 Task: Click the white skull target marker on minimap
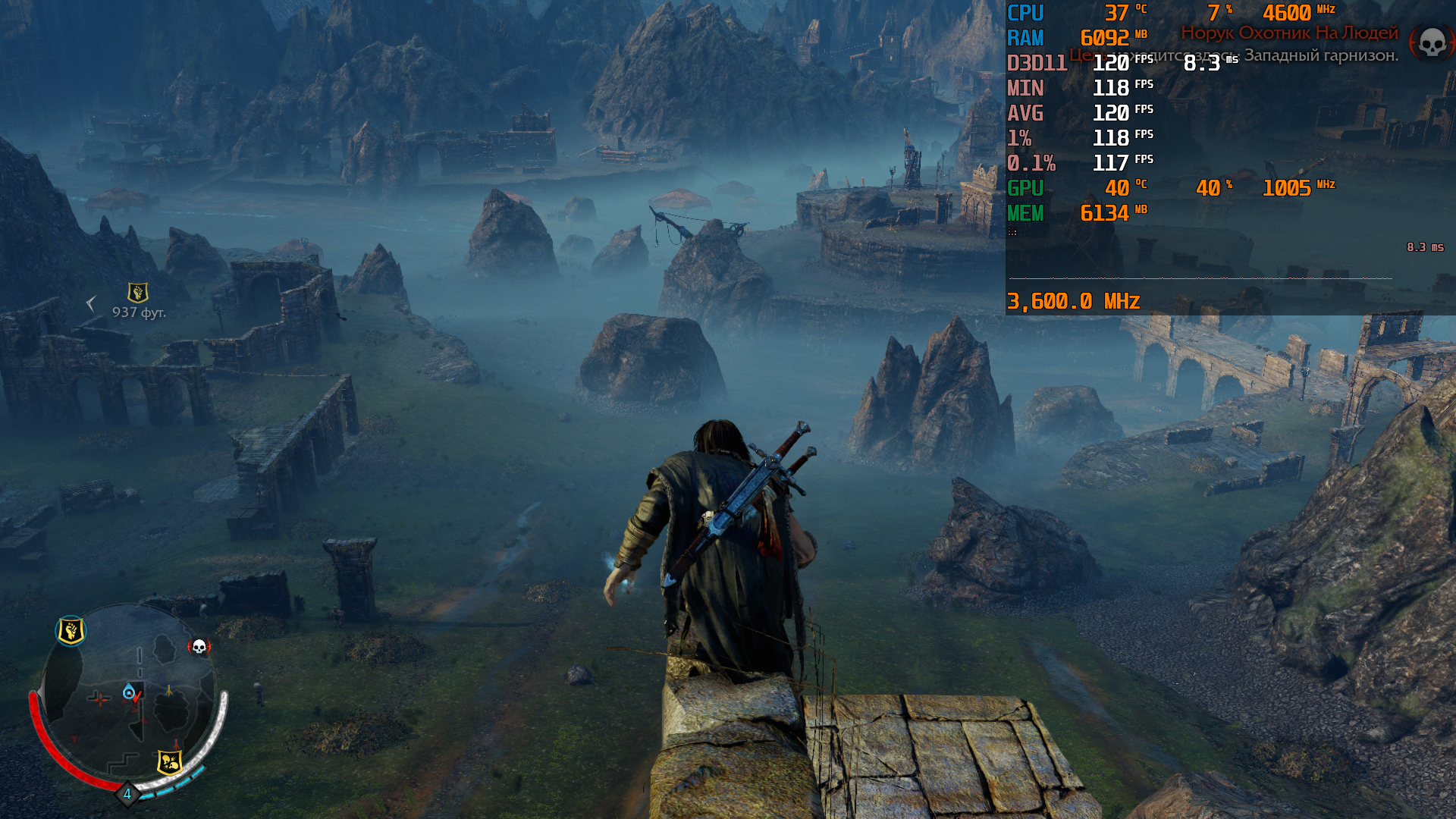click(x=199, y=647)
